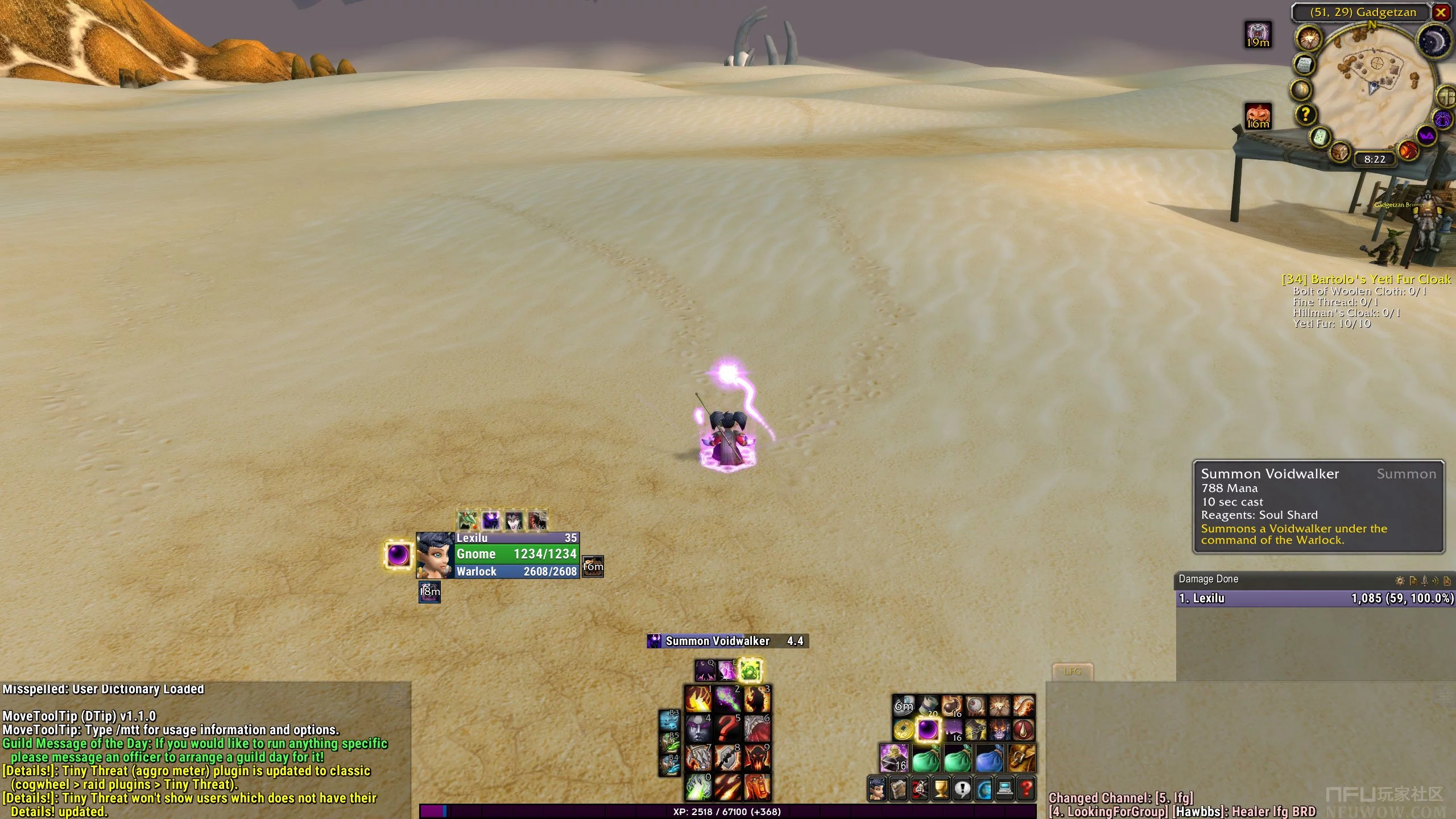Viewport: 1456px width, 819px height.
Task: Summon the Imp from the pet bar
Action: point(468,520)
